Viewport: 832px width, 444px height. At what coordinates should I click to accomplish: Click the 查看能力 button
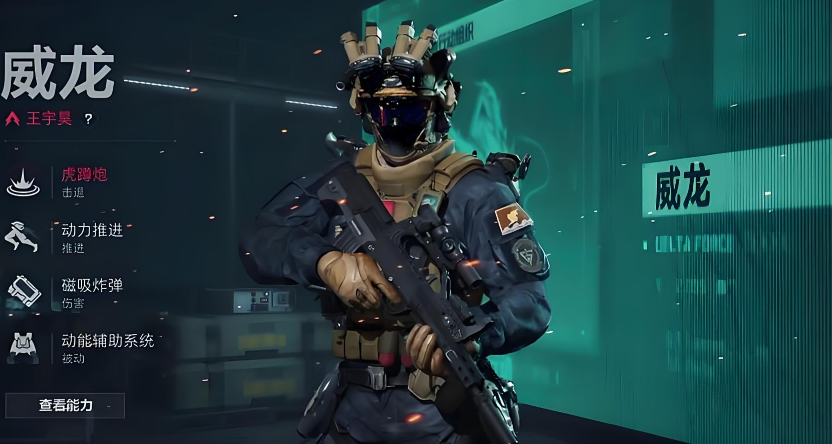coord(65,405)
